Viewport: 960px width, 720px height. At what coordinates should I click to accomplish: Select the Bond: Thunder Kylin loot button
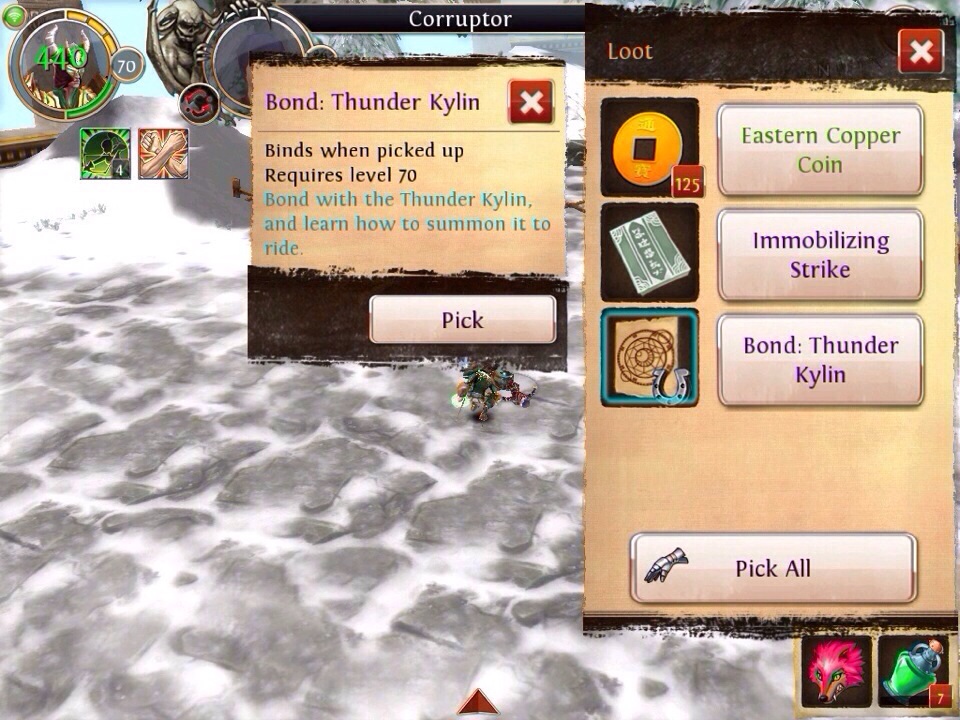pyautogui.click(x=820, y=360)
